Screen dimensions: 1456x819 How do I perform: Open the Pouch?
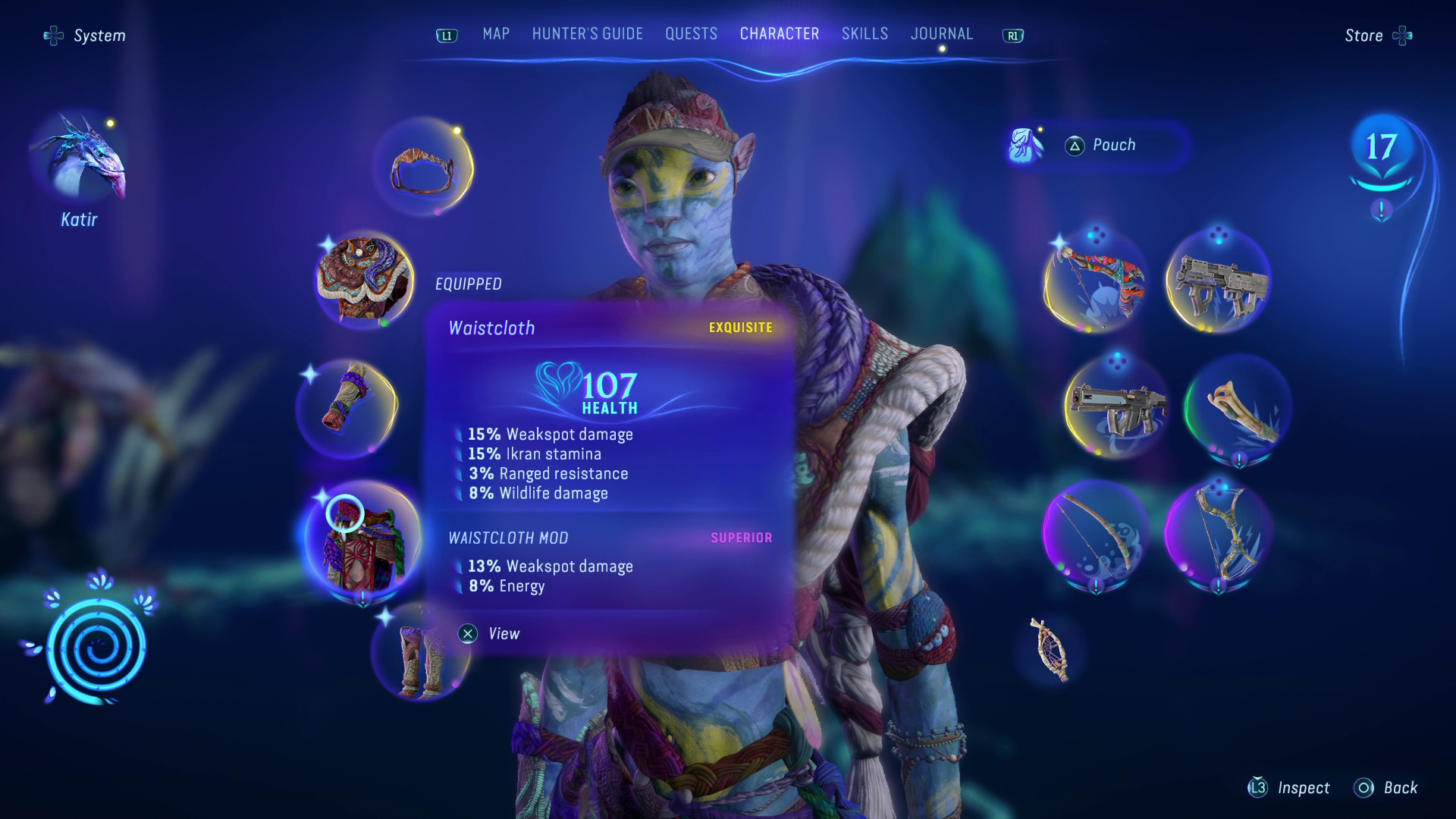tap(1115, 145)
